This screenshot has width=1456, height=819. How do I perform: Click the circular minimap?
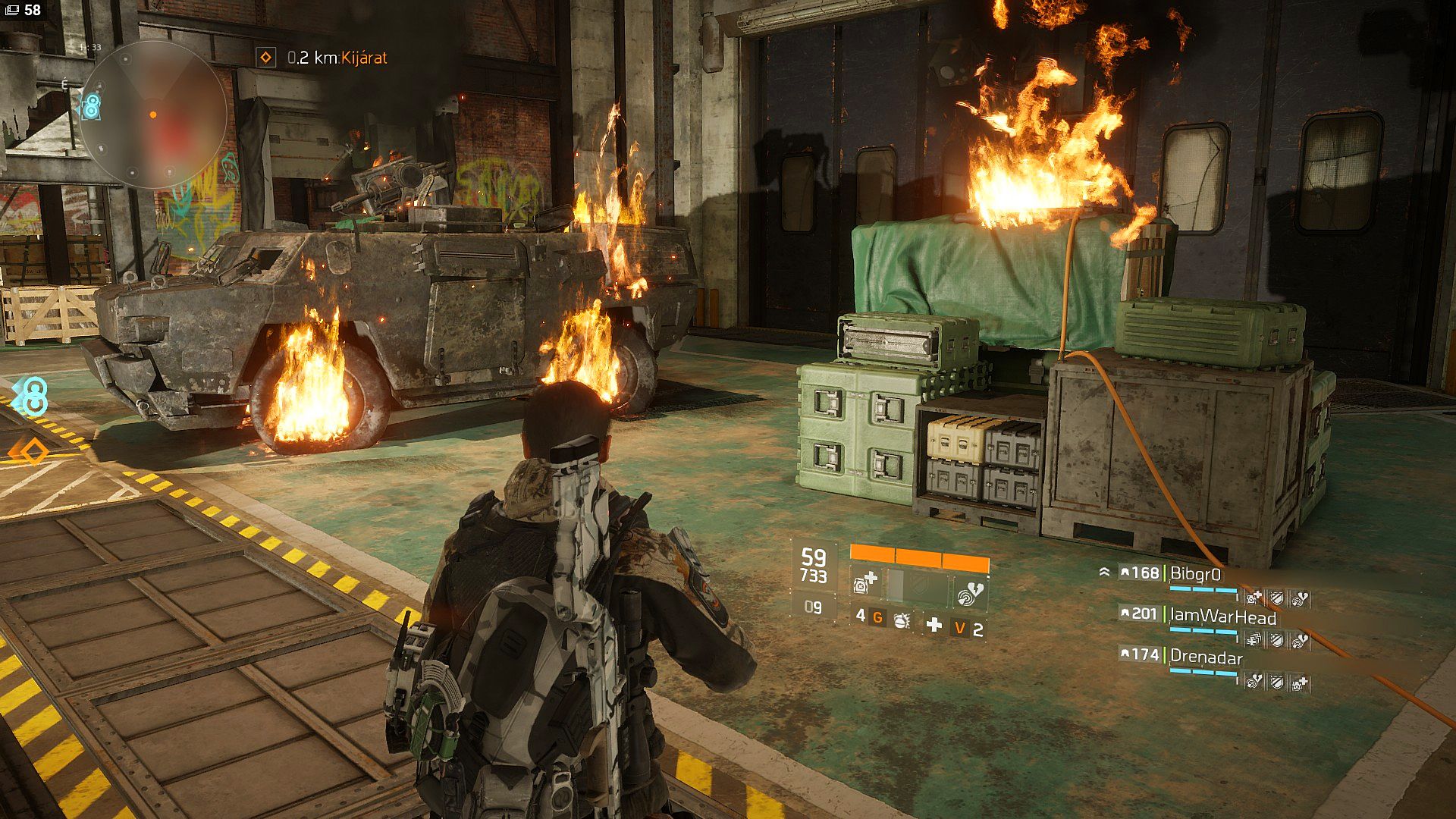point(153,115)
